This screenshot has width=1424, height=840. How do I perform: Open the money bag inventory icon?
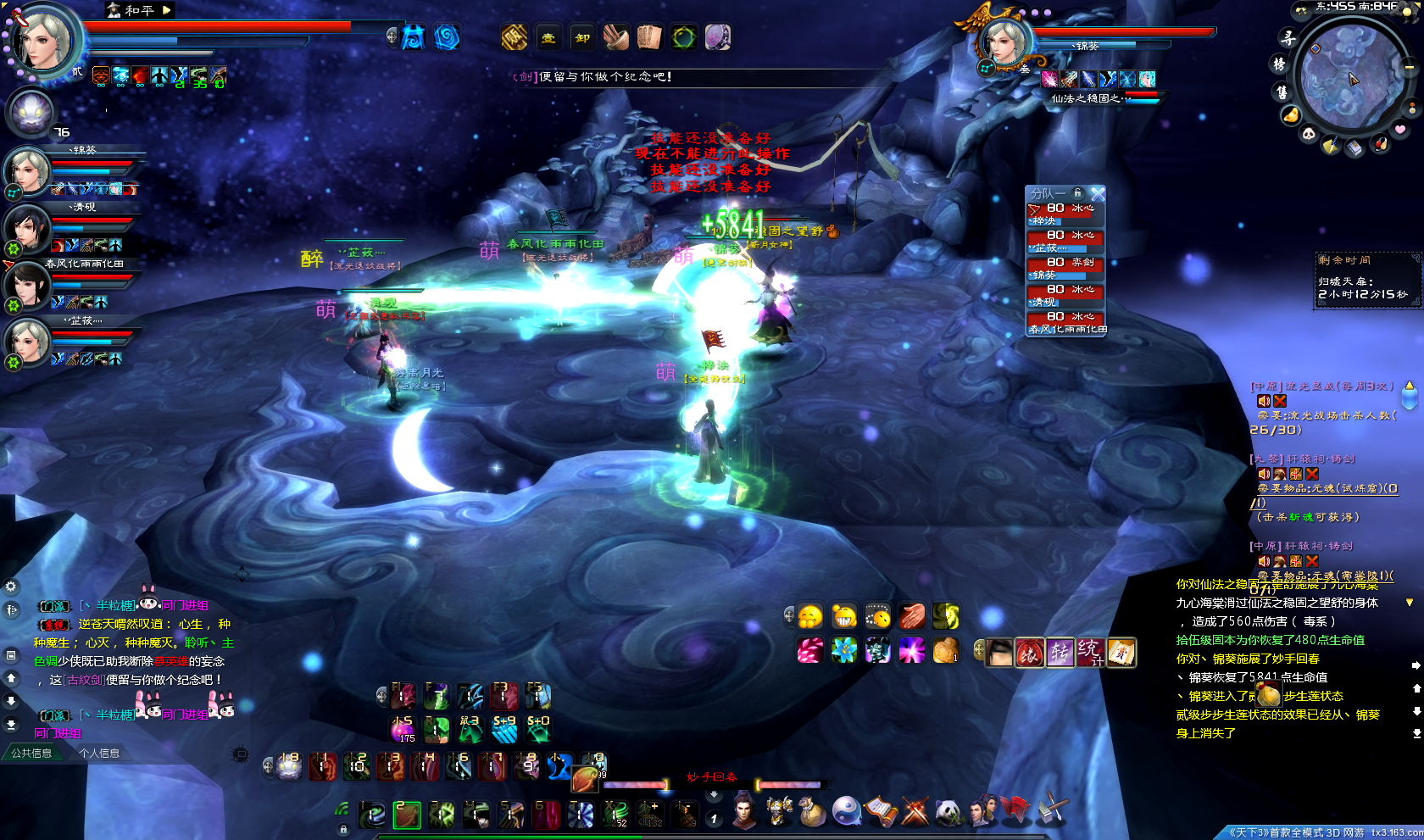[x=813, y=812]
